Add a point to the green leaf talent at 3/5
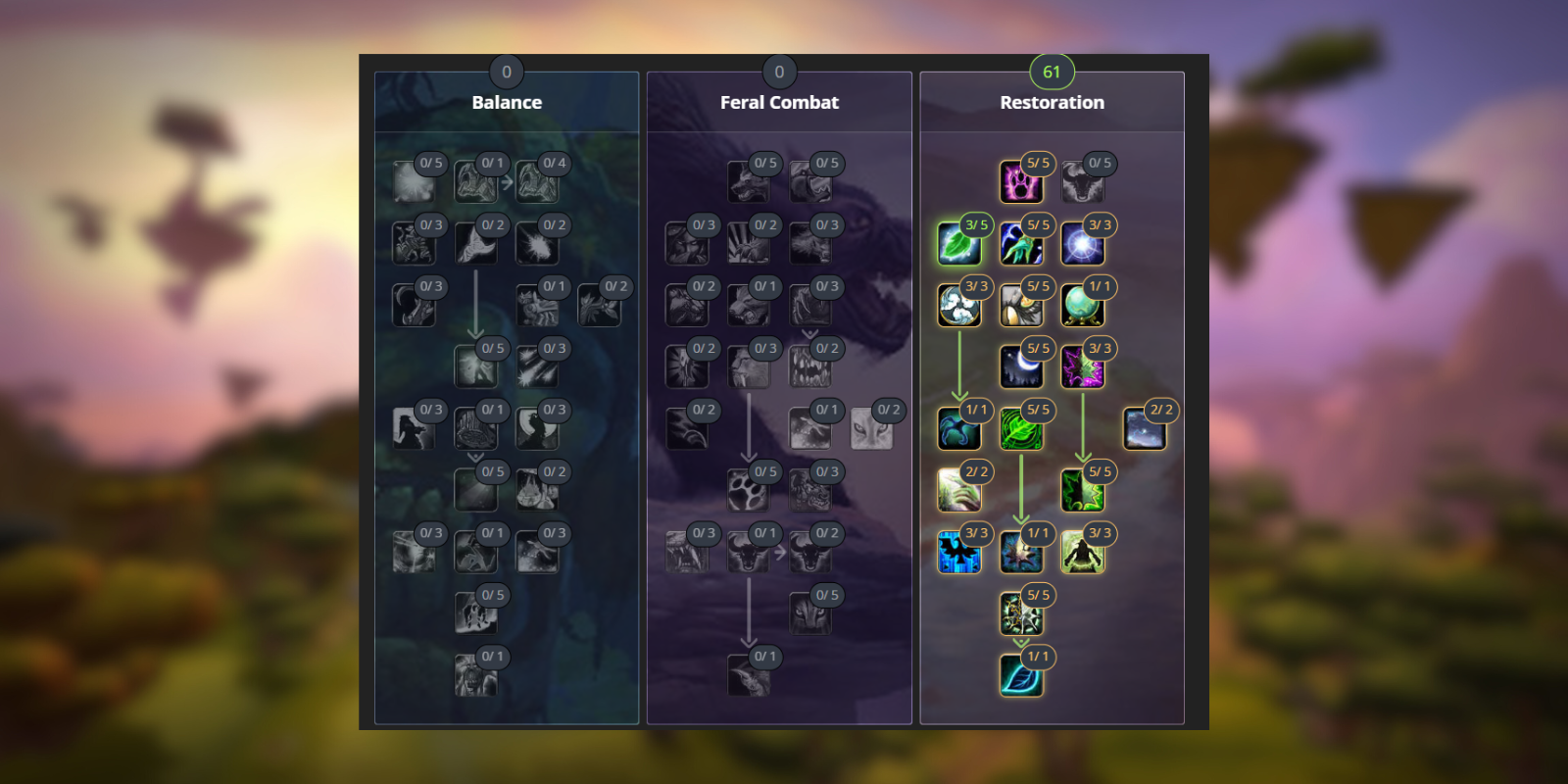1568x784 pixels. [x=958, y=244]
